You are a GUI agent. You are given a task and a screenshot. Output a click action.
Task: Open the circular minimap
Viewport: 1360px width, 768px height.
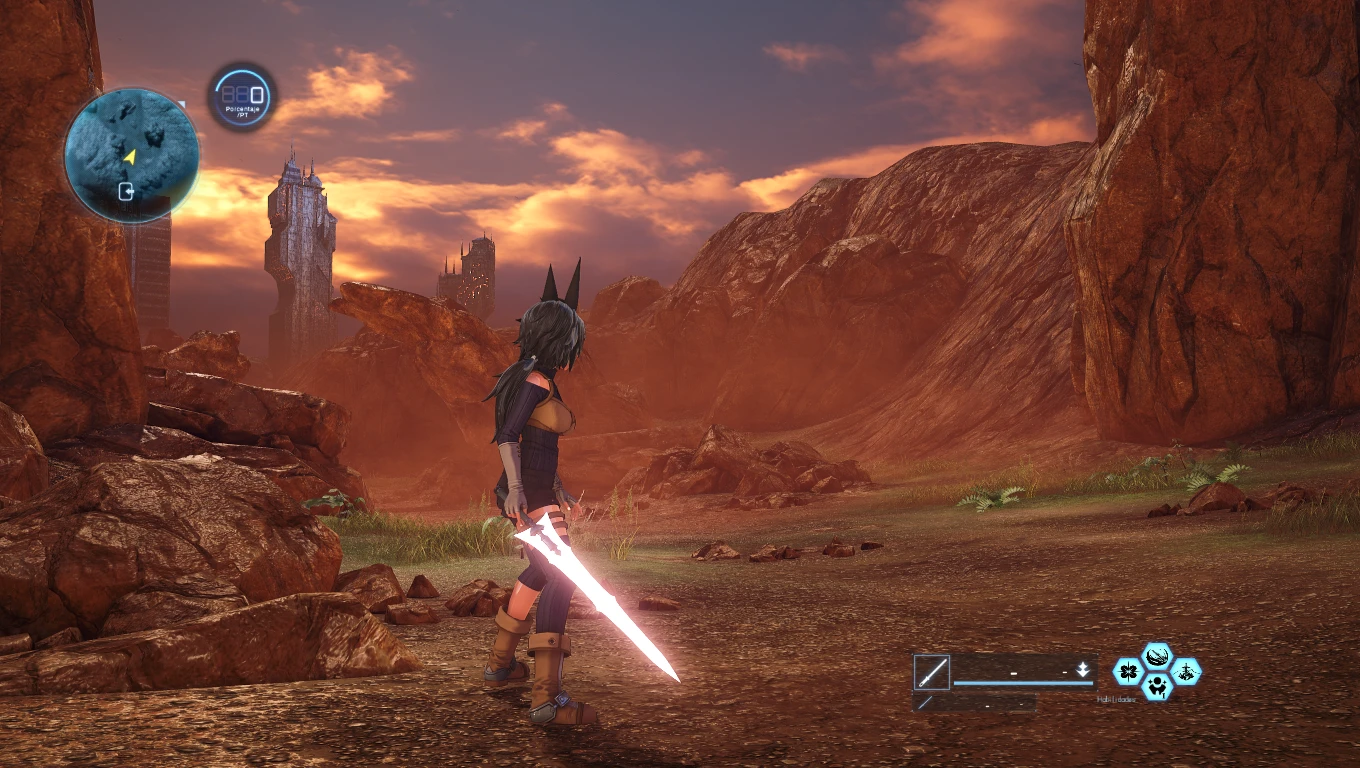click(x=131, y=155)
